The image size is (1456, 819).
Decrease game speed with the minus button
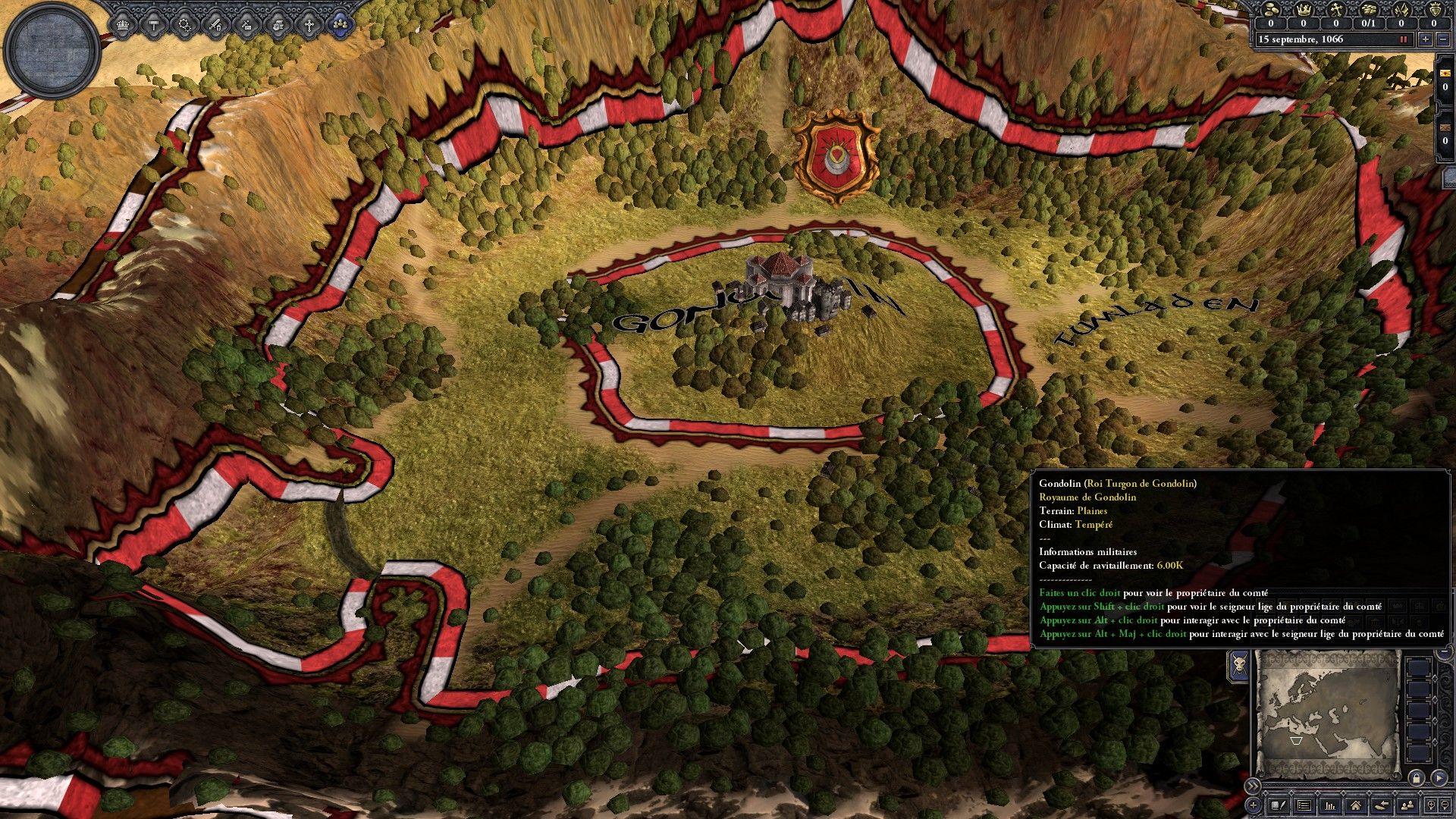(1443, 39)
